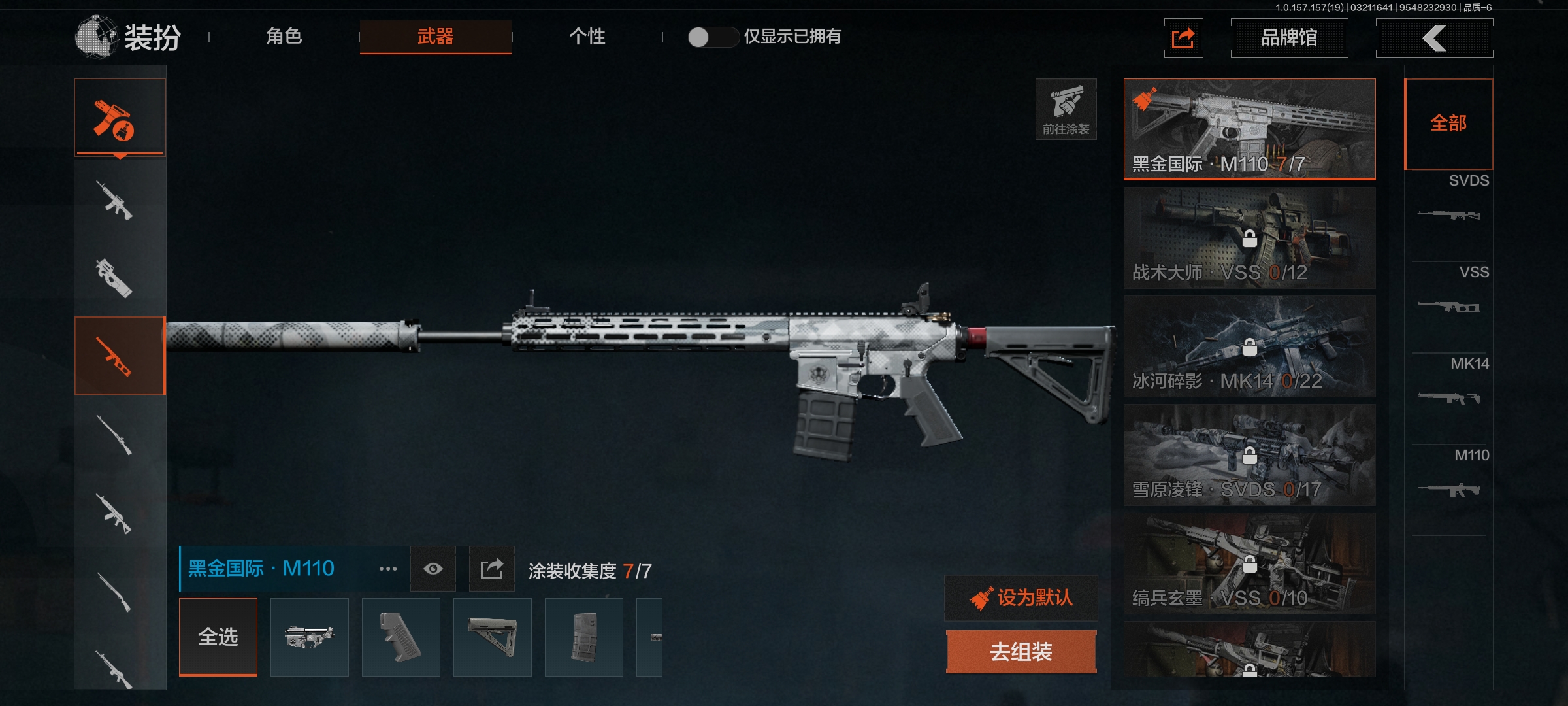Select the 战术大师 VSS skin card
Image resolution: width=1568 pixels, height=706 pixels.
pos(1249,238)
